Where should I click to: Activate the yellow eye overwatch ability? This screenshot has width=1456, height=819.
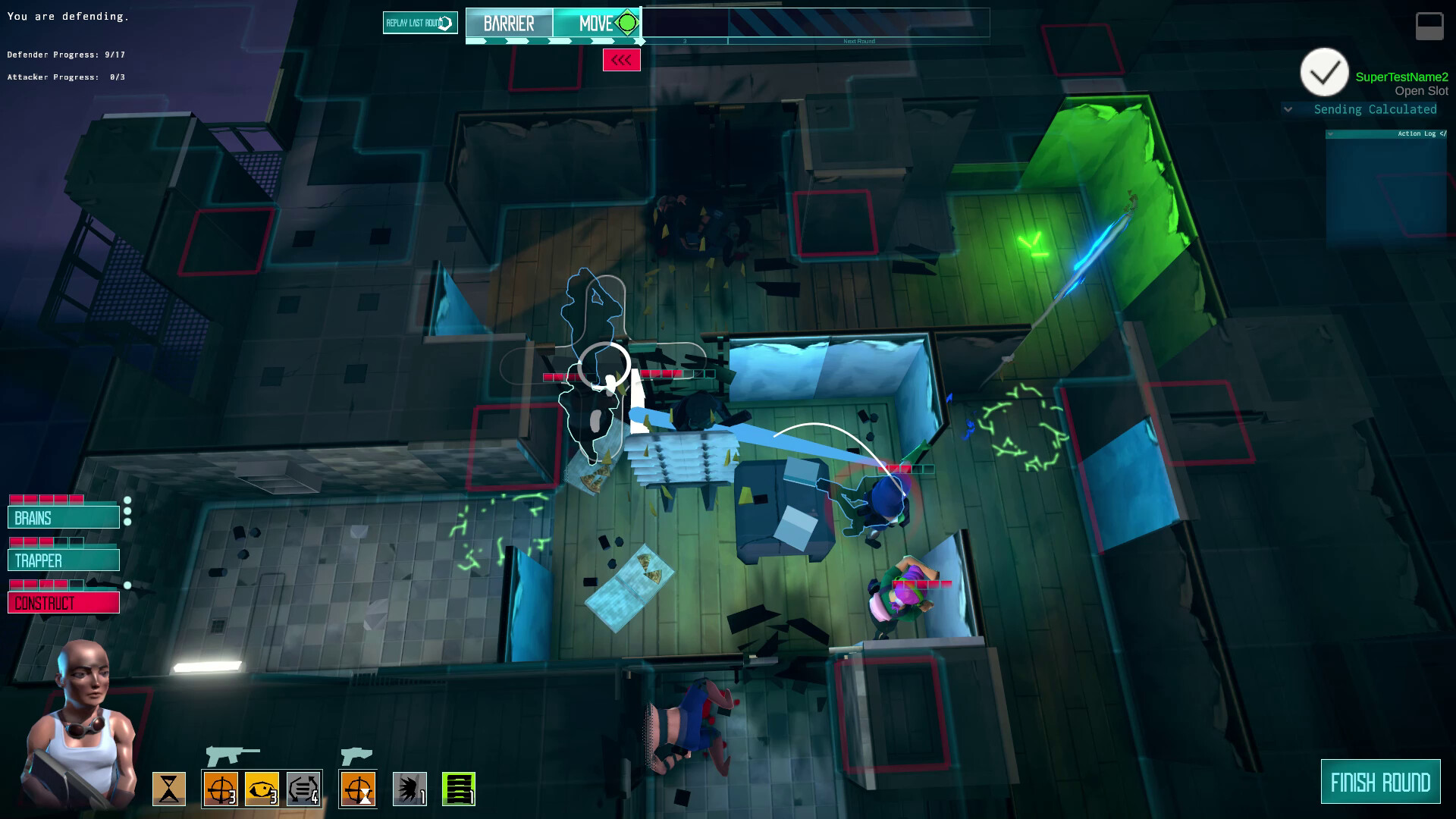pos(262,789)
